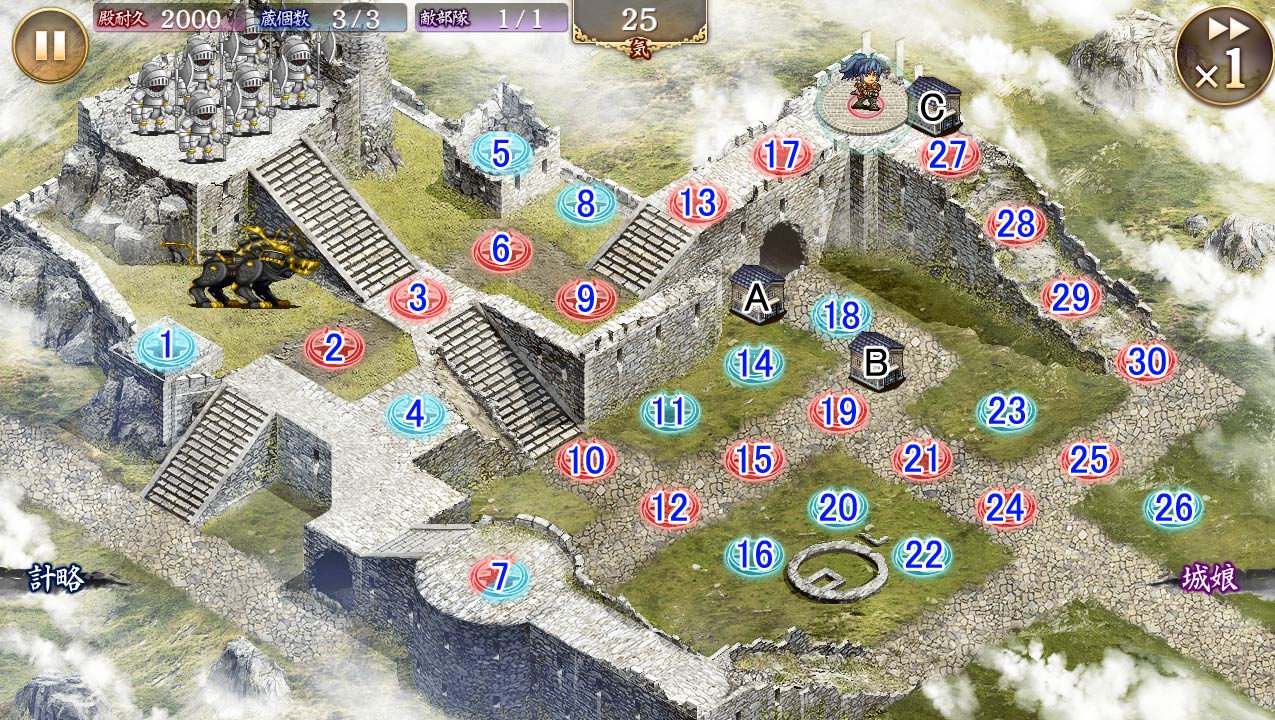This screenshot has height=720, width=1275.
Task: Select storehouse A
Action: click(x=757, y=294)
